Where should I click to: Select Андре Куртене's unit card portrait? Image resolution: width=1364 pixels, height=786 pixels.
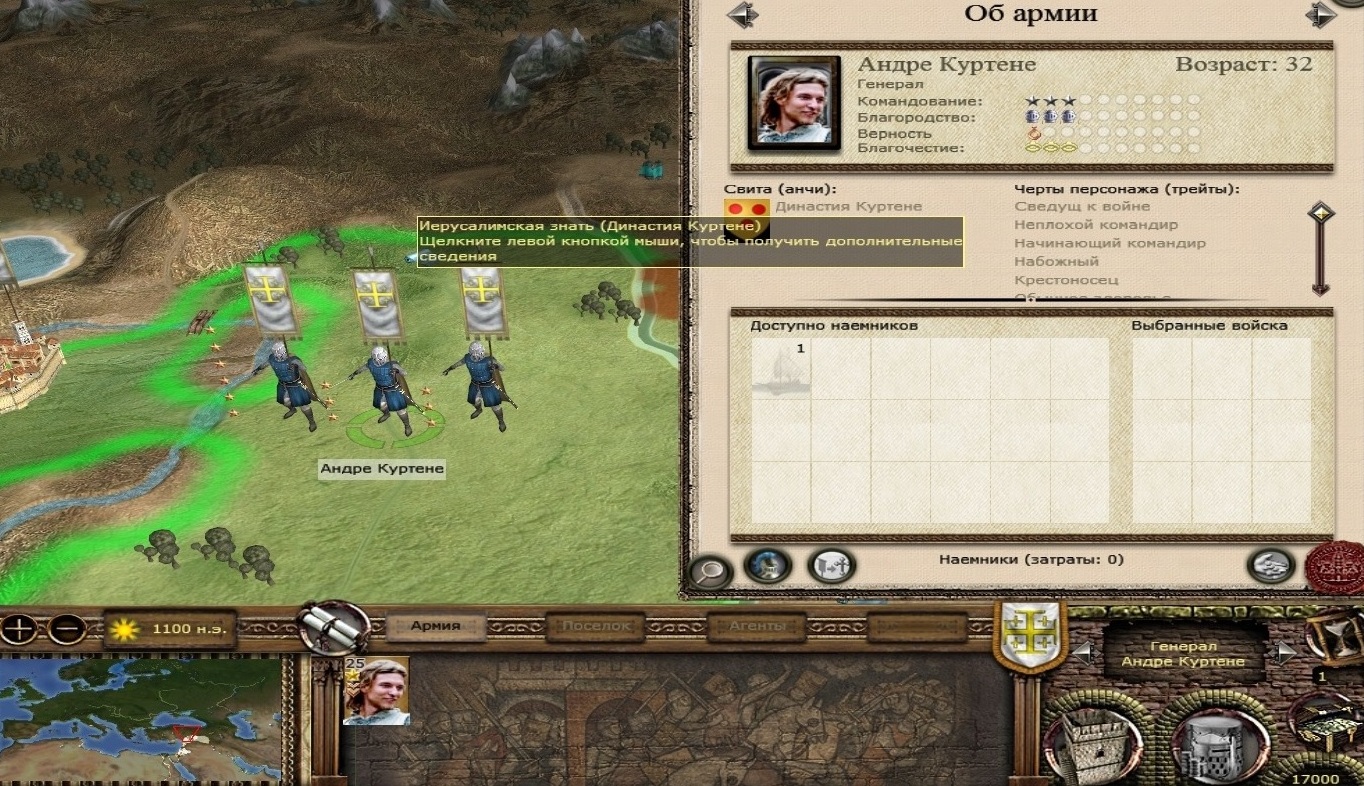(377, 690)
